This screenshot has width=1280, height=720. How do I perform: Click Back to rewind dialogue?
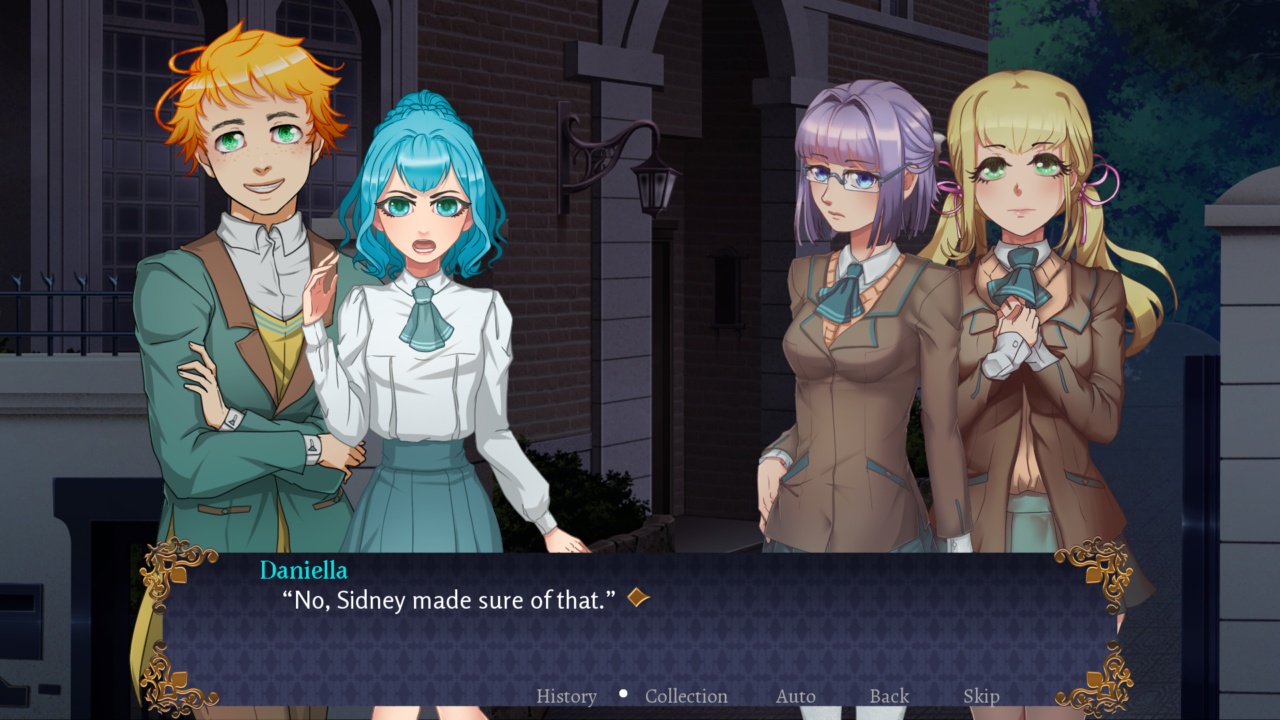tap(888, 695)
